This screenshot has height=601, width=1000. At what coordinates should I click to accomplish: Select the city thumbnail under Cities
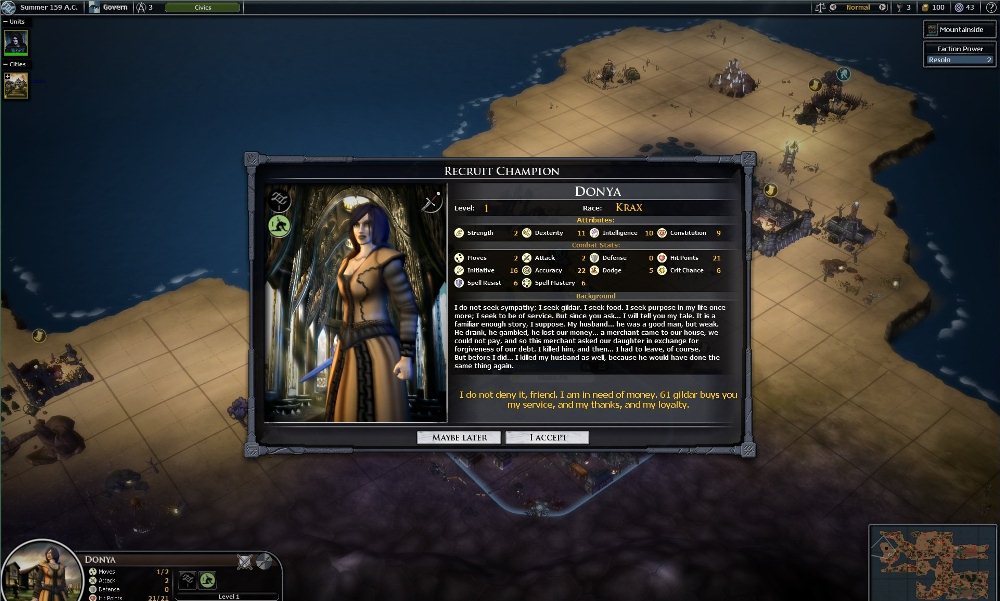pos(16,86)
